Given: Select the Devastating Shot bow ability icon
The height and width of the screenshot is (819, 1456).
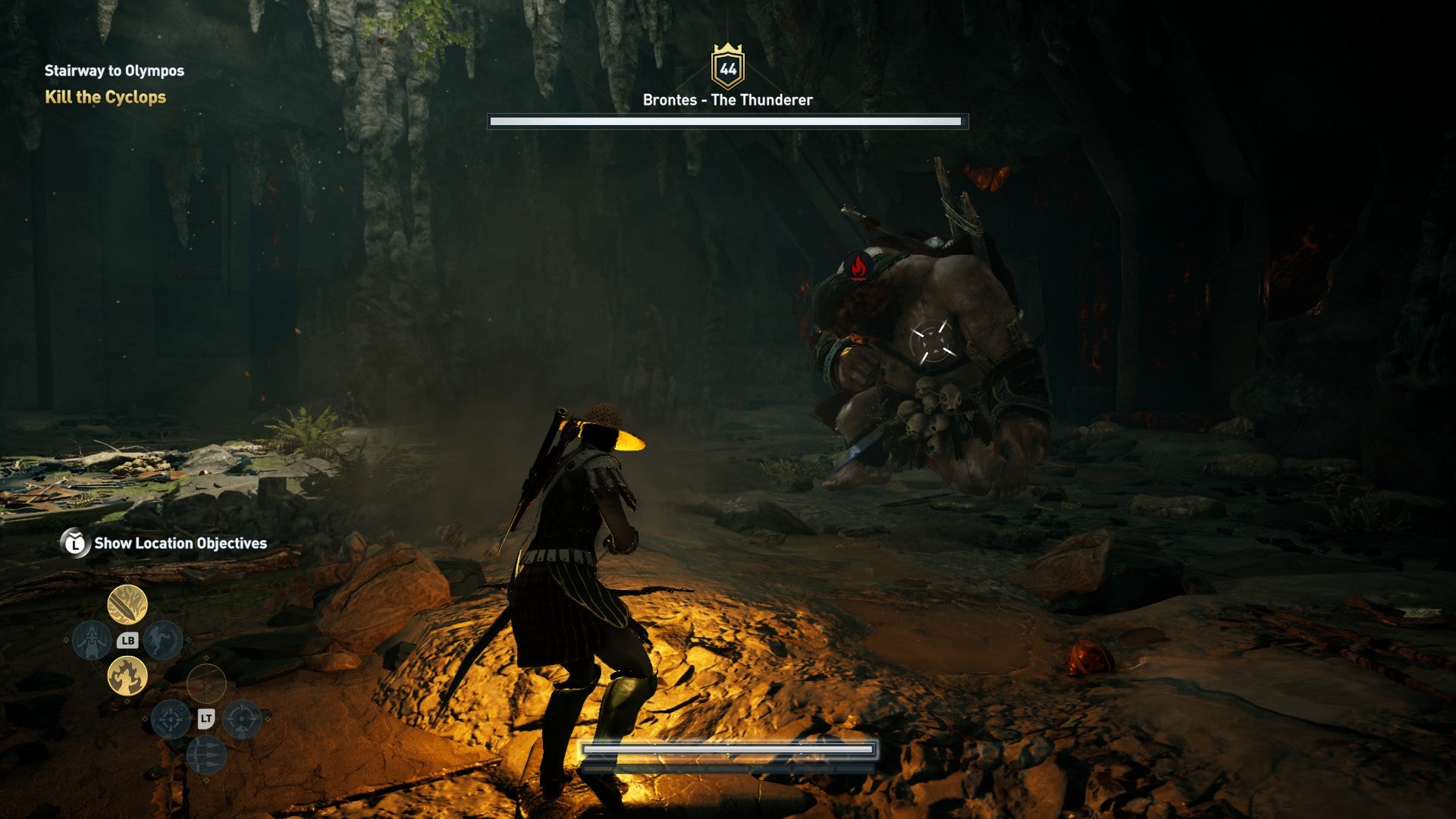Looking at the screenshot, I should (171, 720).
